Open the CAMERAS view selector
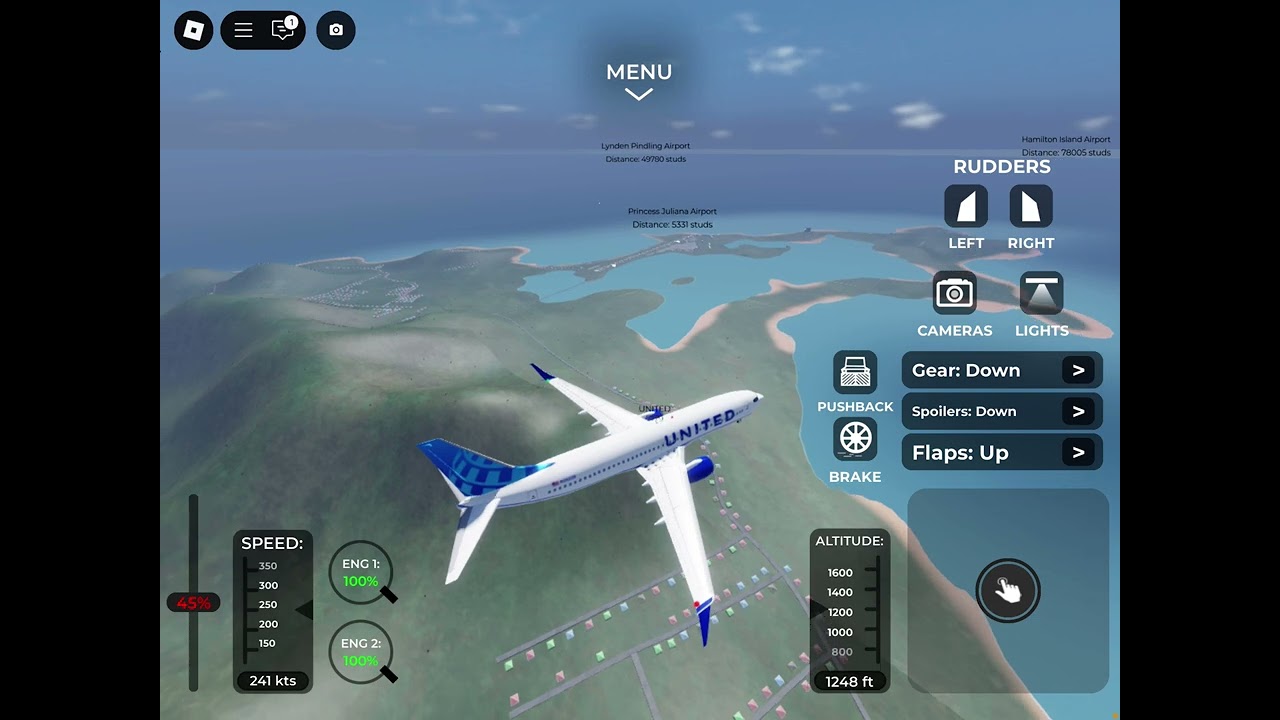 [955, 294]
